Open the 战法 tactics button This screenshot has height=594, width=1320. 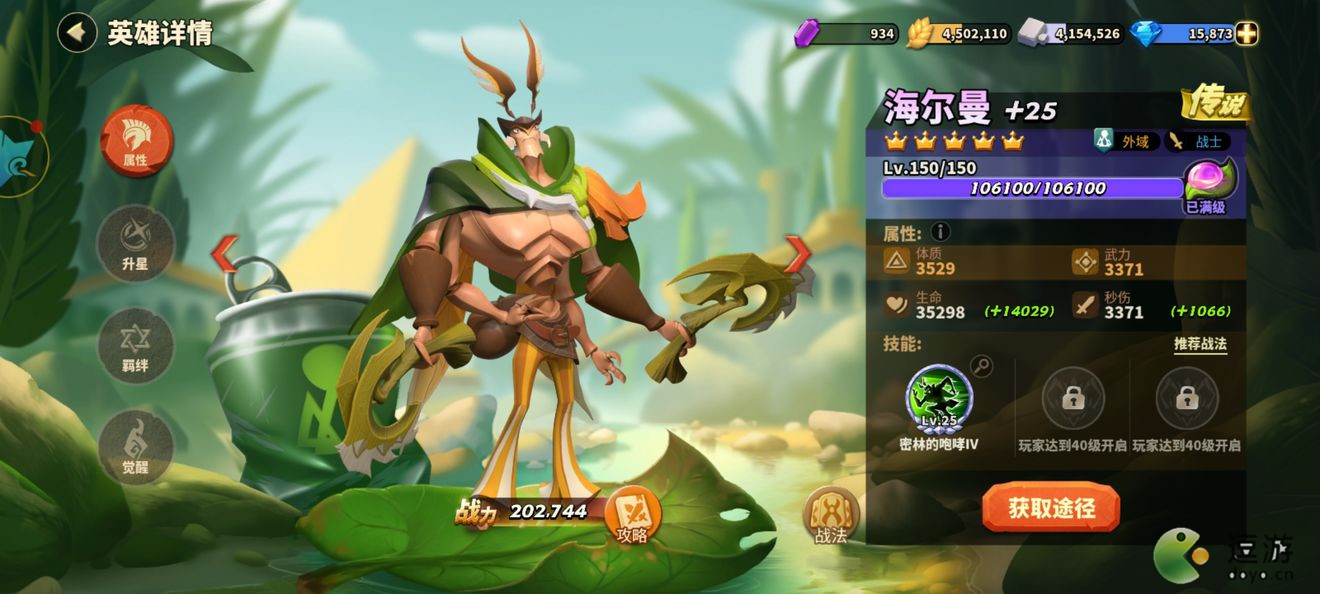831,514
